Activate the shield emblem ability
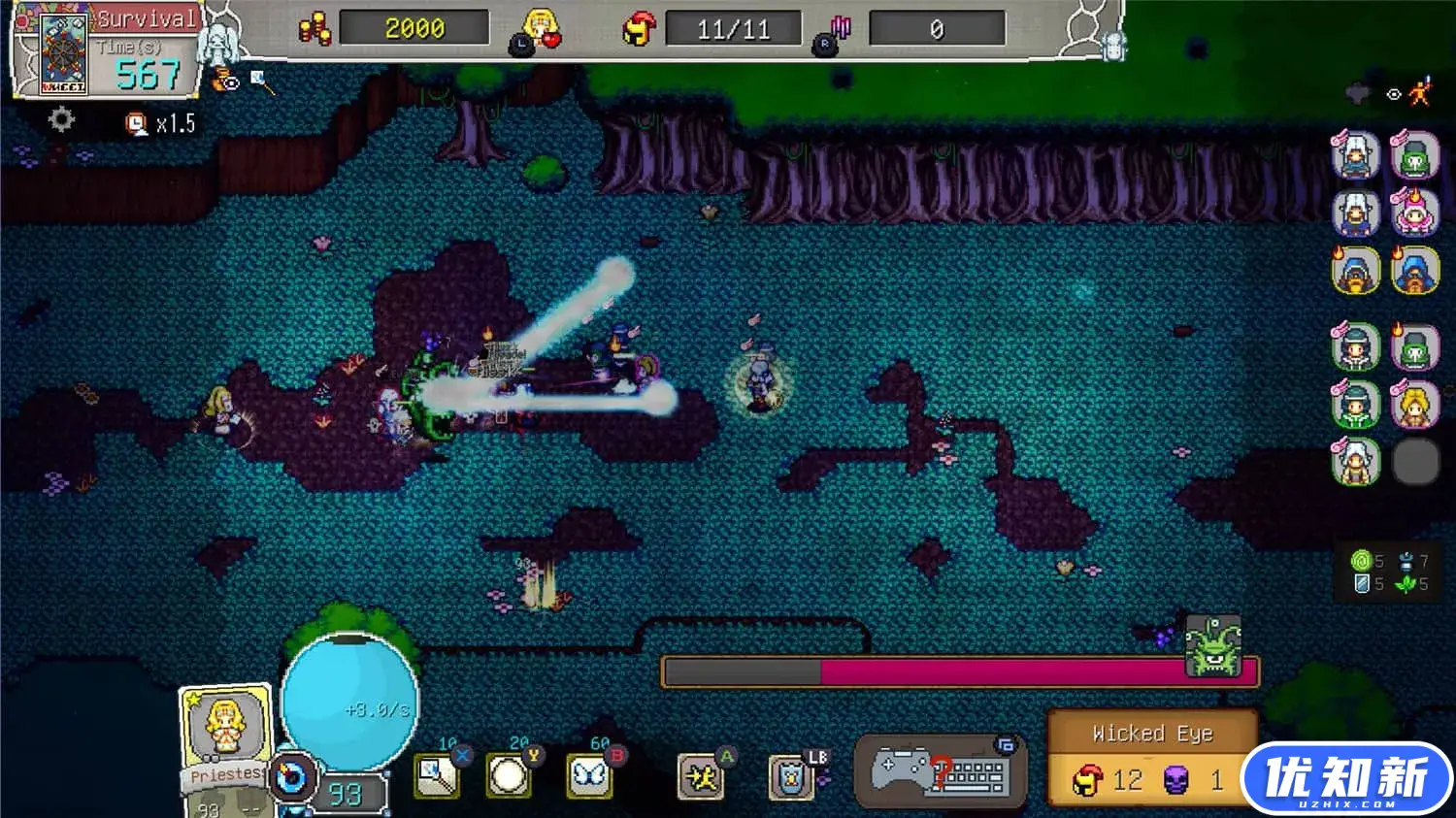 coord(791,778)
